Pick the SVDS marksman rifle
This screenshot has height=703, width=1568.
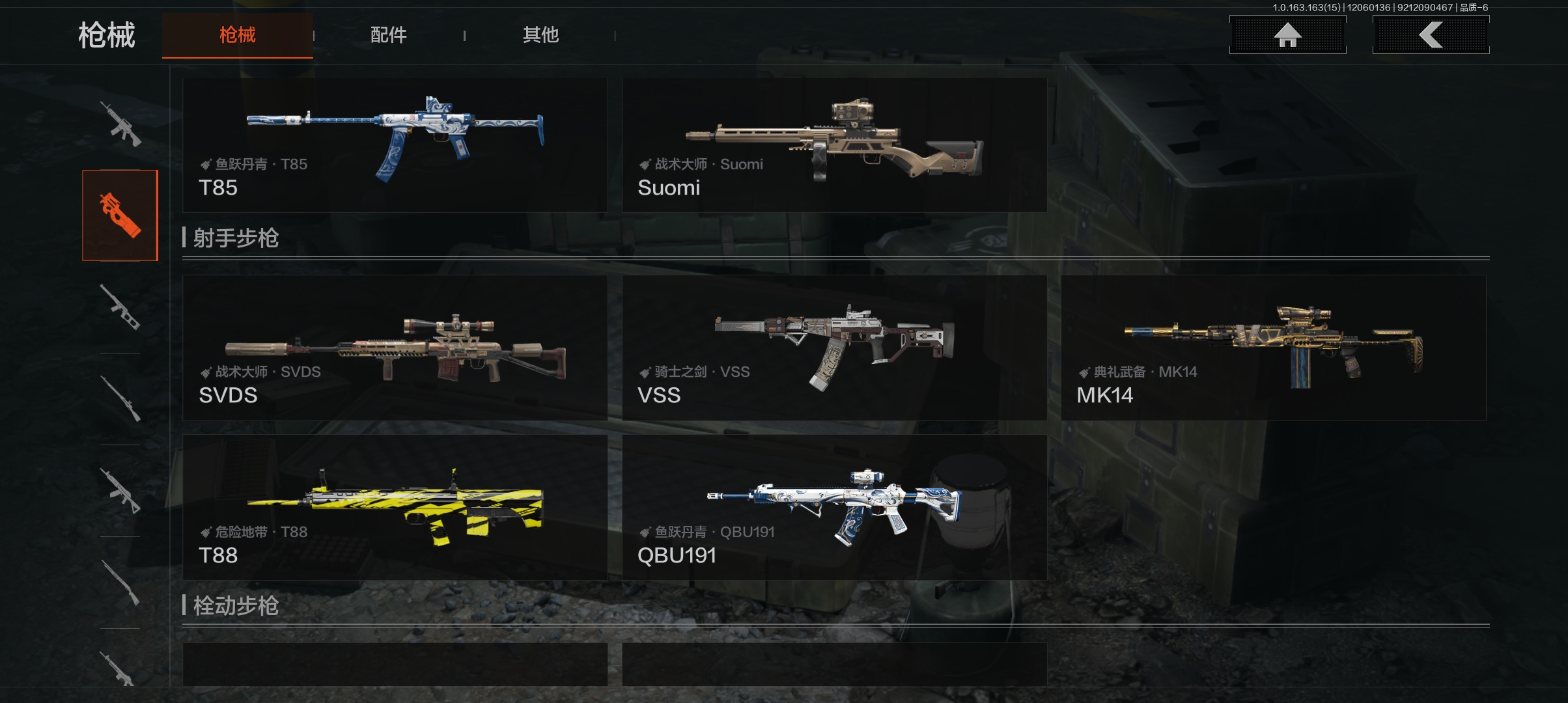pyautogui.click(x=395, y=348)
